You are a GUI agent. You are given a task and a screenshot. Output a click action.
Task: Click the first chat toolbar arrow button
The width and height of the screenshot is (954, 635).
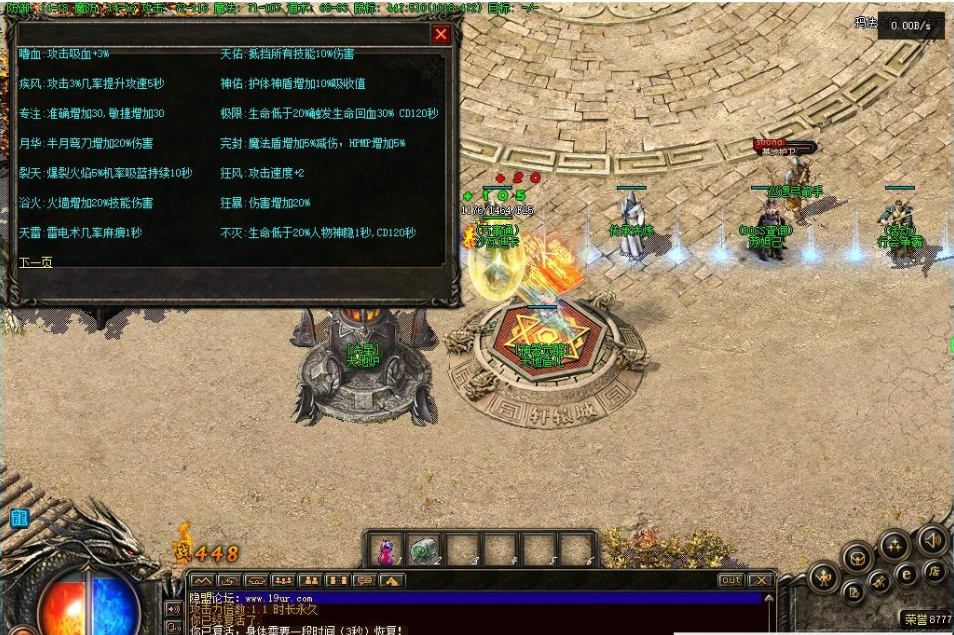click(x=202, y=580)
